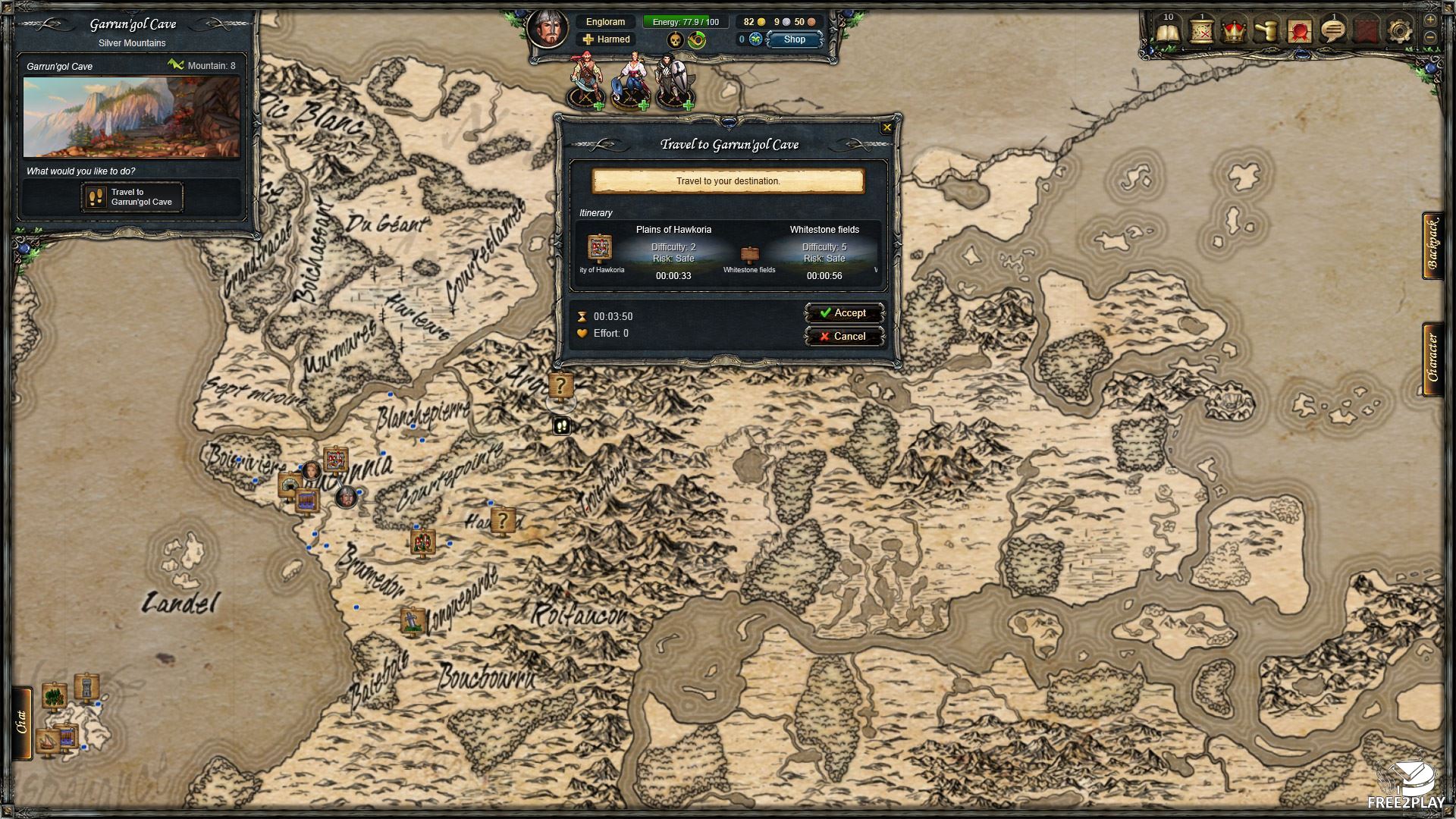Screen dimensions: 1456x819
Task: Open the book journal icon
Action: (x=1169, y=32)
